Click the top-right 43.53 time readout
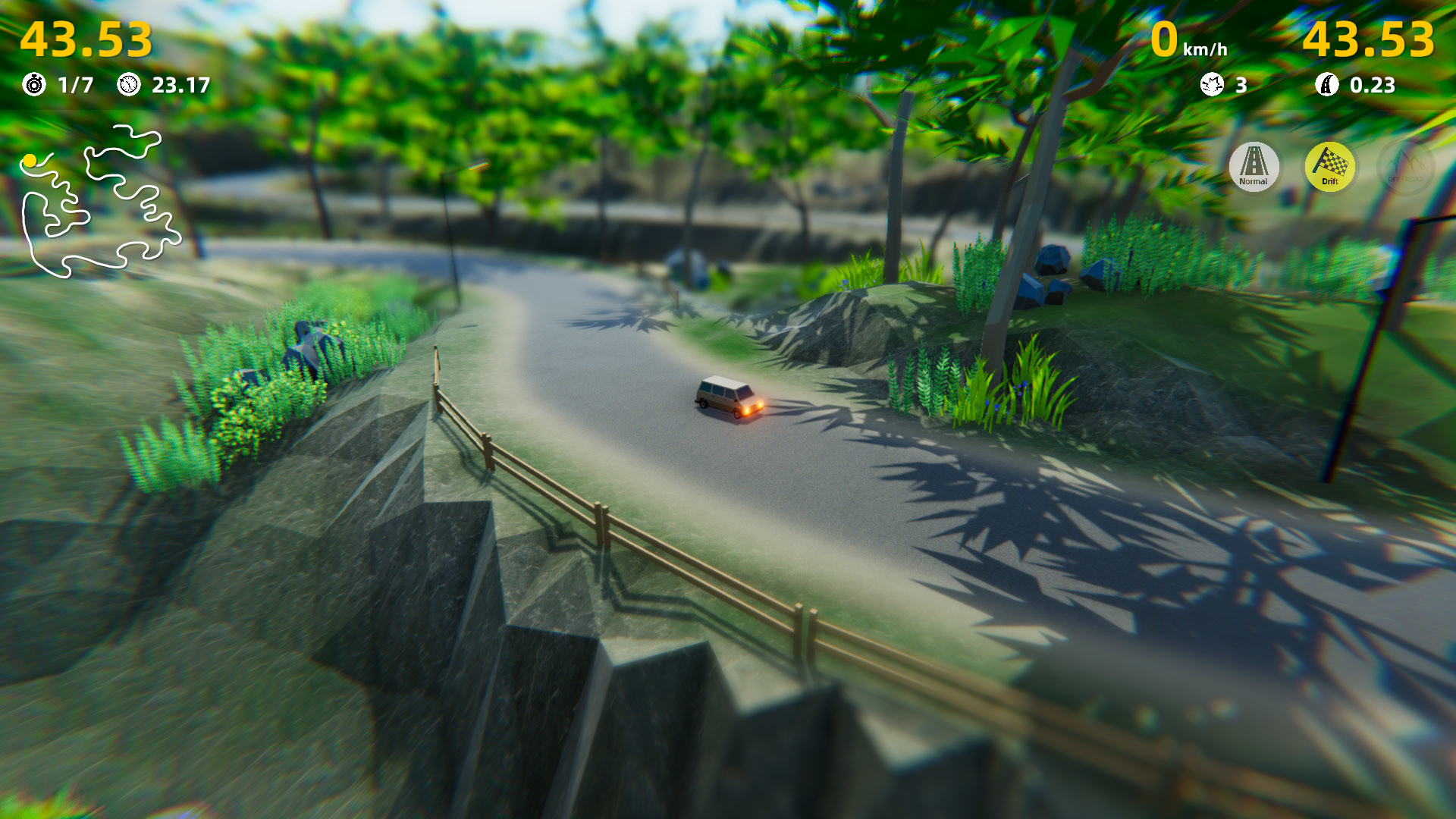1456x819 pixels. coord(1370,39)
